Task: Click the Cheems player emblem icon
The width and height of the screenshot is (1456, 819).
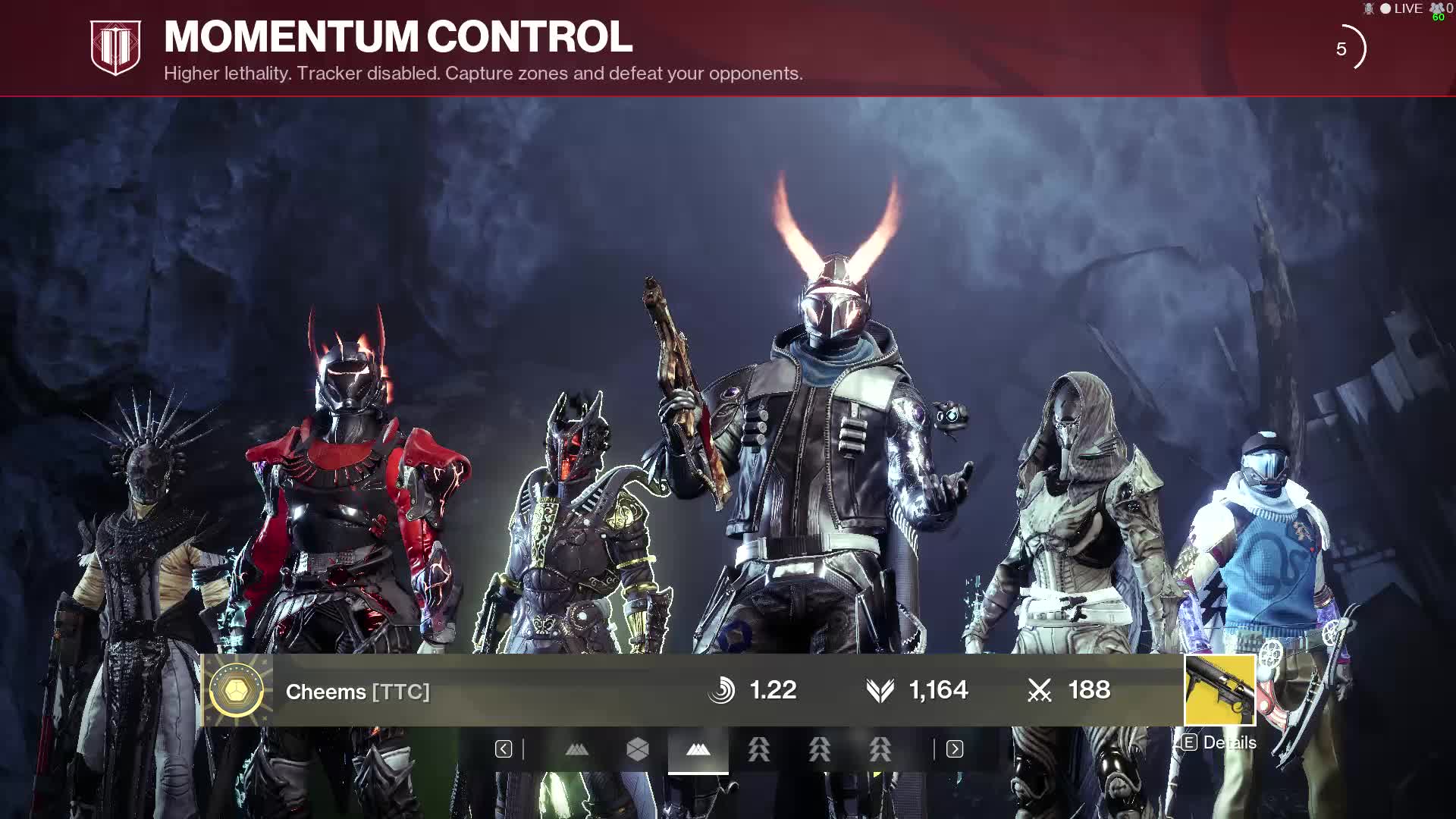Action: point(237,691)
